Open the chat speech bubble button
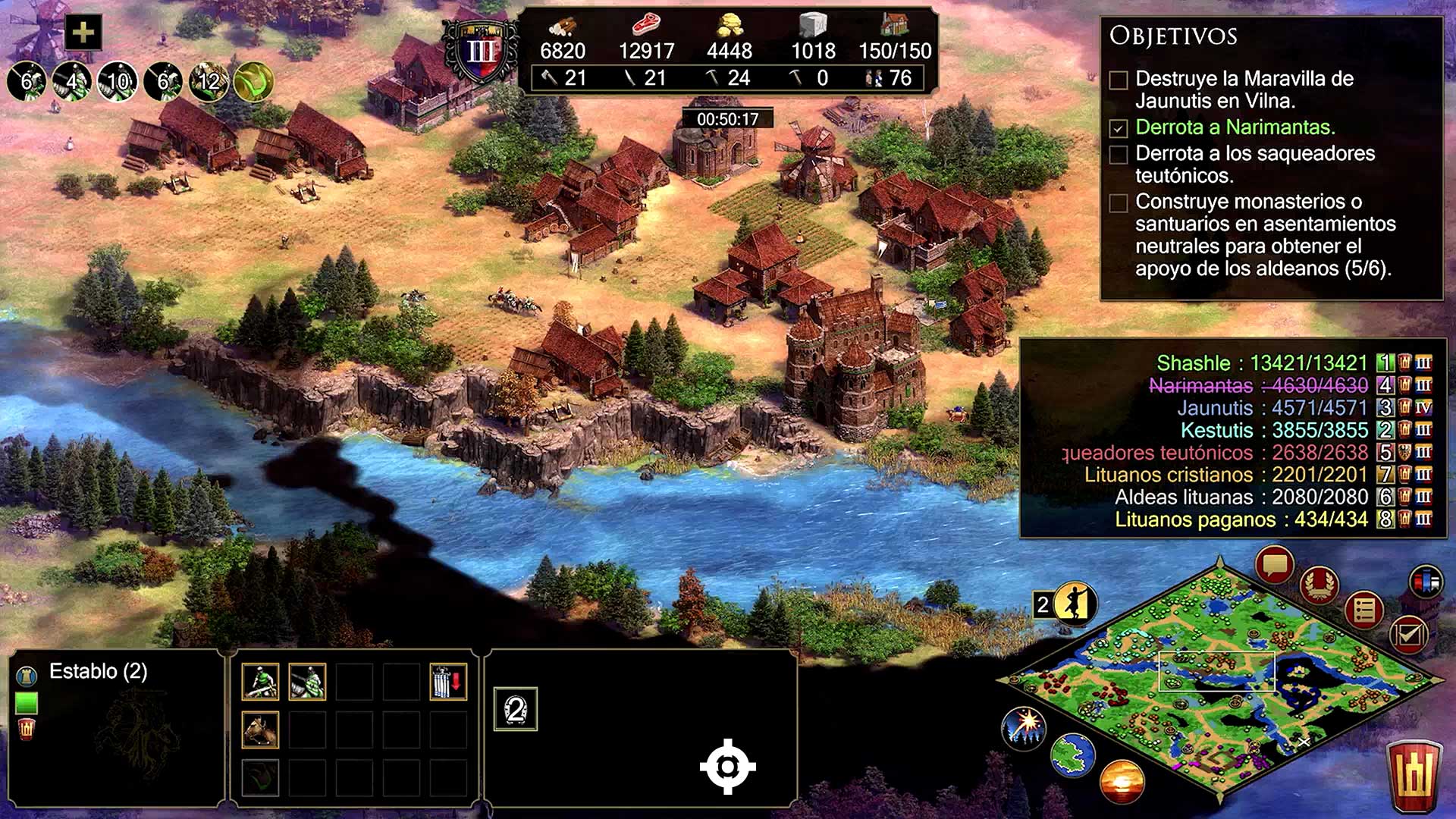Screen dimensions: 1456x819 pyautogui.click(x=1275, y=565)
